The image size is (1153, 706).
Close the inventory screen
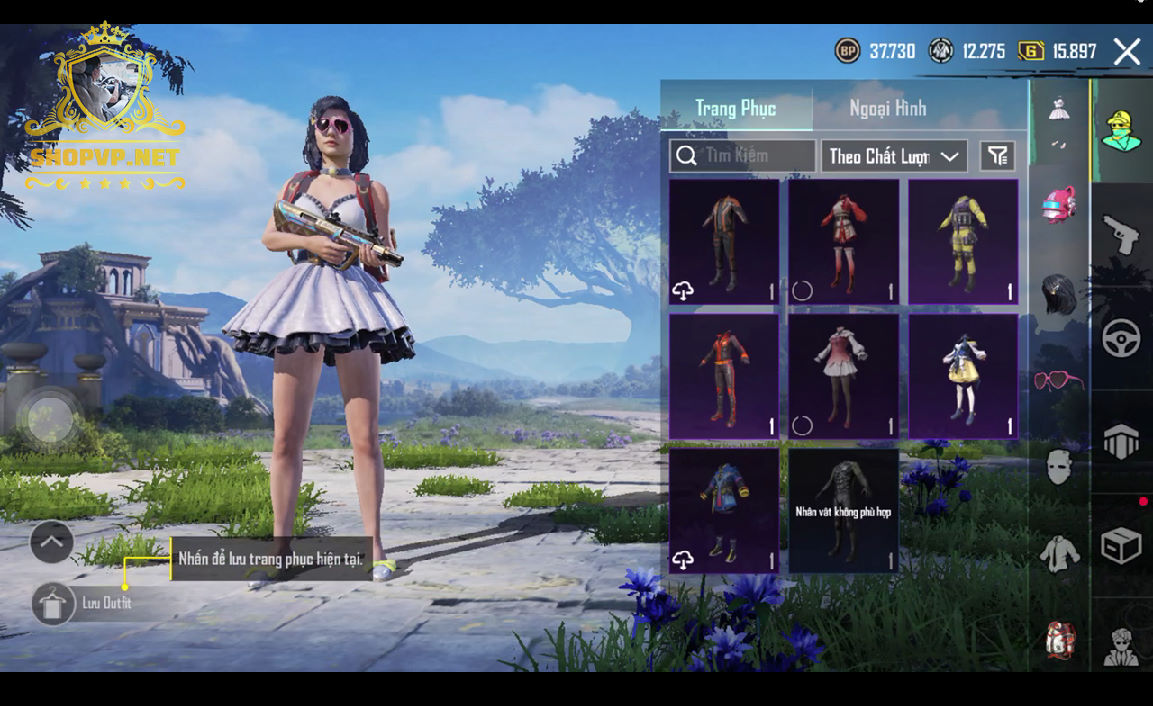1127,52
